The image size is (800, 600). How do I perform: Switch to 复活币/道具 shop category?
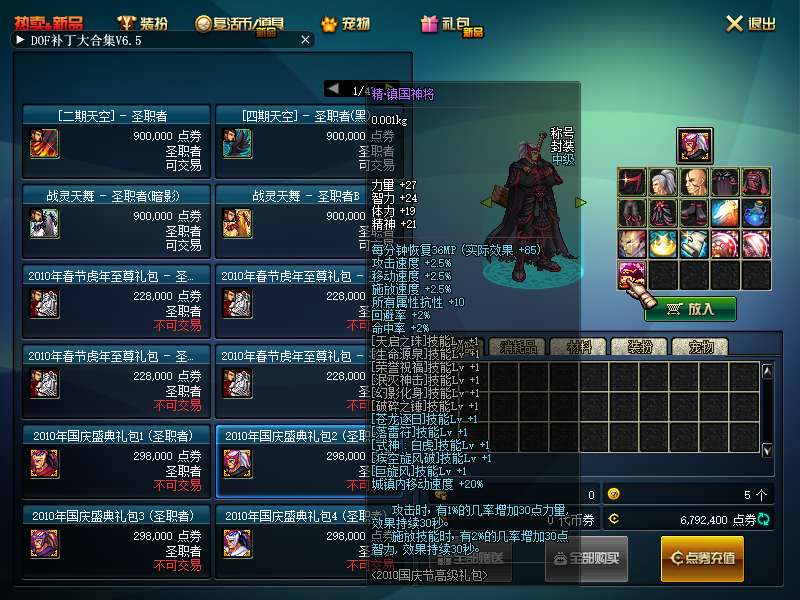pos(238,23)
